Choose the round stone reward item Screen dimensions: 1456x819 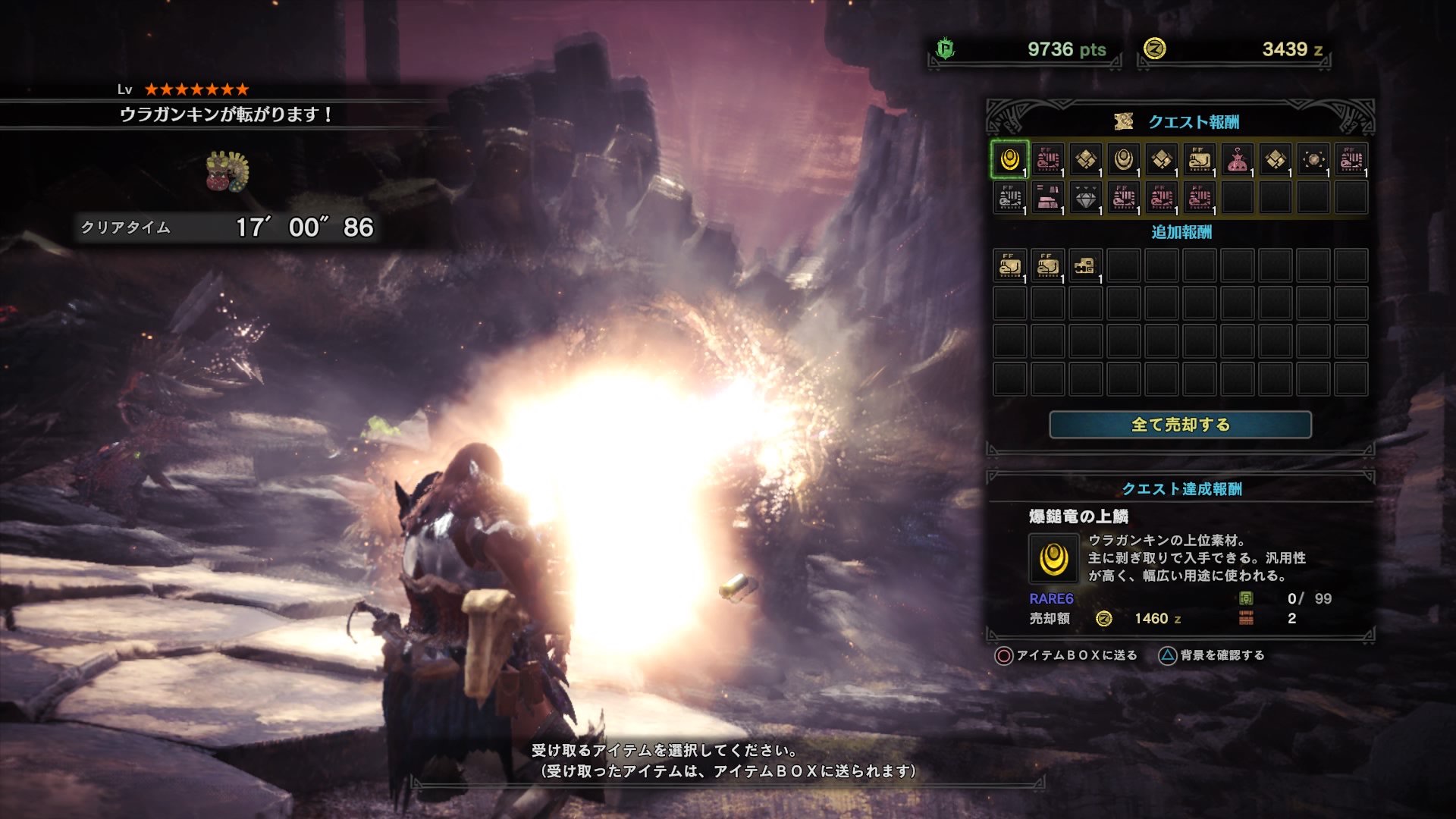coord(1313,161)
